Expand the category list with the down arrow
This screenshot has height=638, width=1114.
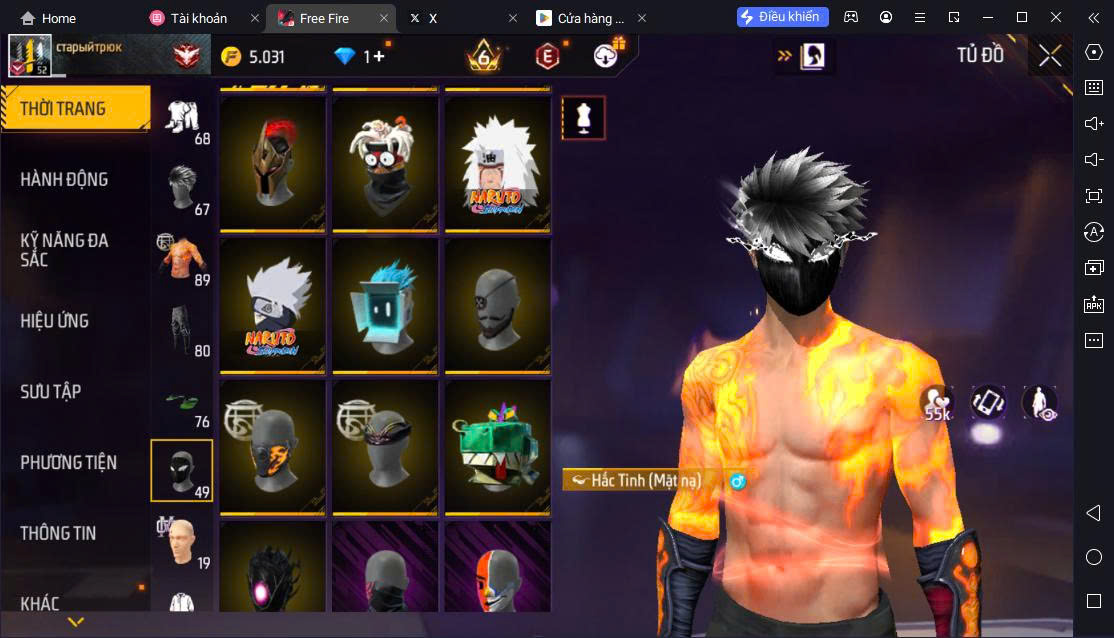(x=75, y=622)
